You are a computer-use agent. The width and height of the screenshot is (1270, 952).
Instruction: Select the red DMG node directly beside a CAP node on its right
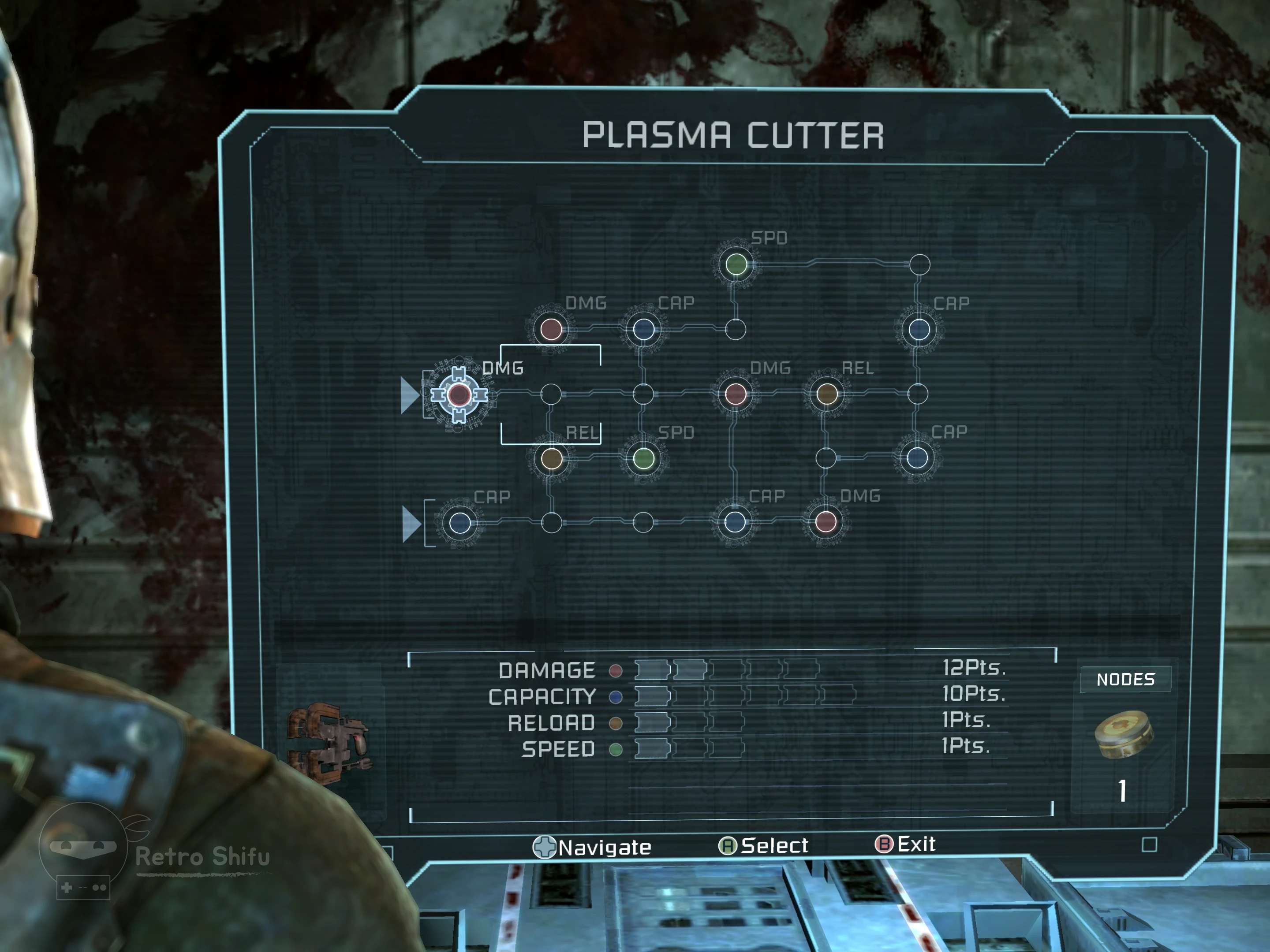pyautogui.click(x=551, y=329)
